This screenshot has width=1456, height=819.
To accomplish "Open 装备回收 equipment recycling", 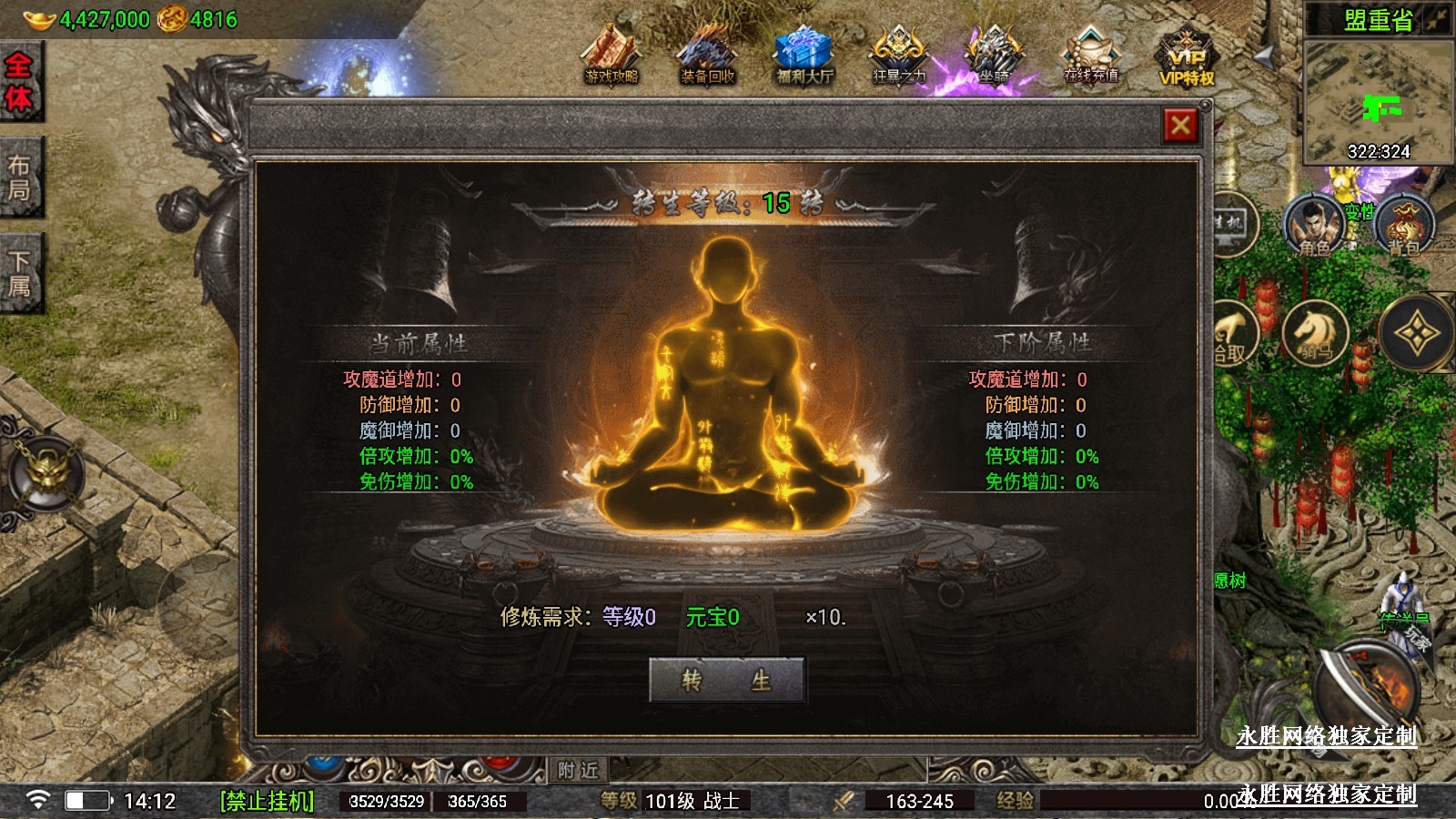I will pos(707,56).
